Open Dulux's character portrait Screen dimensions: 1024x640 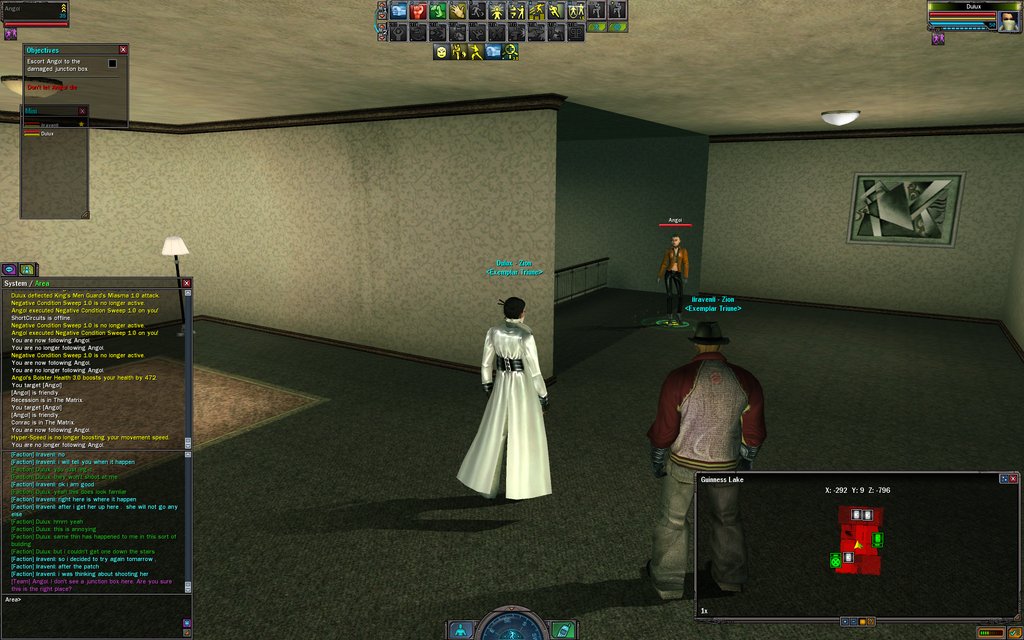coord(1008,19)
